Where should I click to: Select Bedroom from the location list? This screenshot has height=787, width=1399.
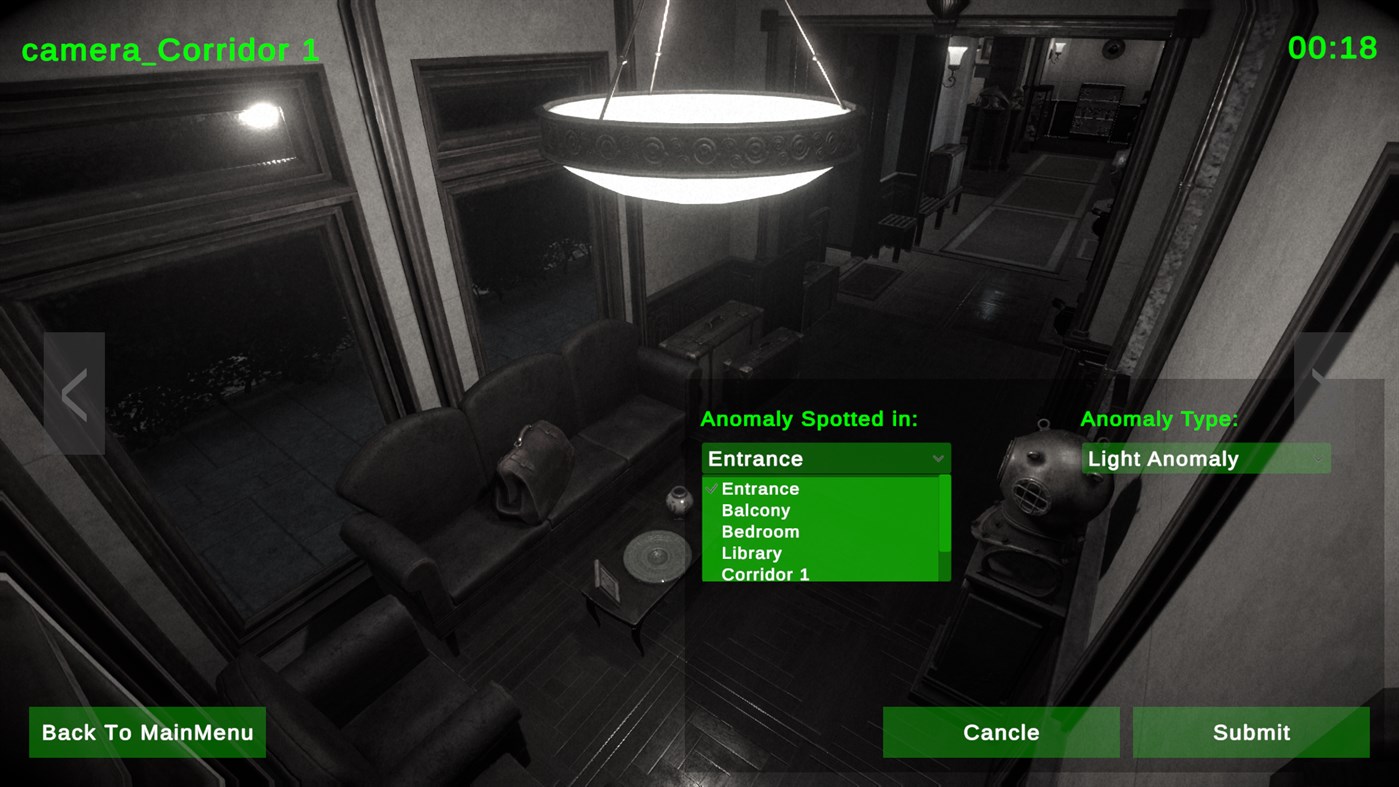(761, 531)
